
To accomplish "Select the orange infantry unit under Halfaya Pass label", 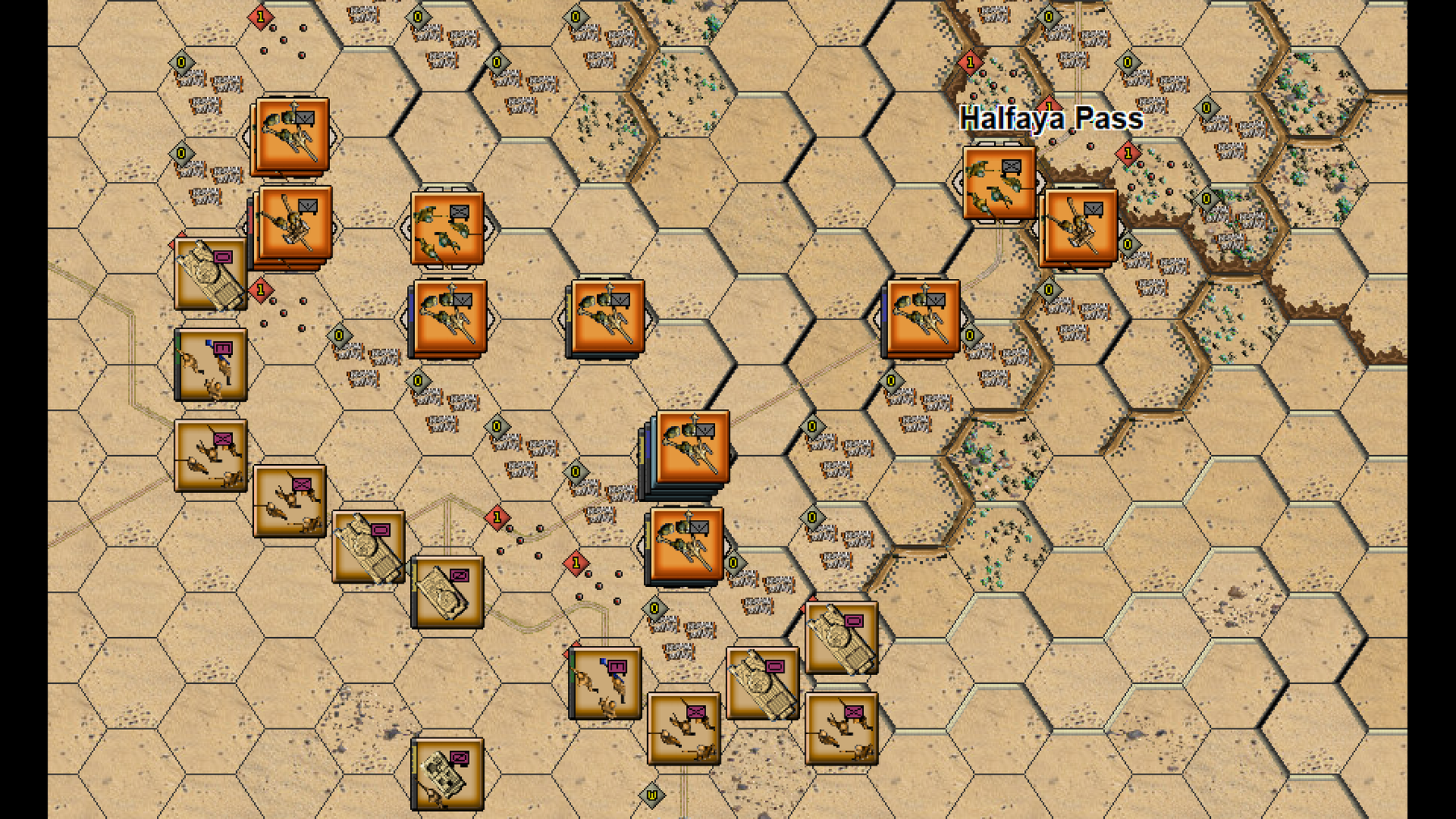I will pos(999,183).
